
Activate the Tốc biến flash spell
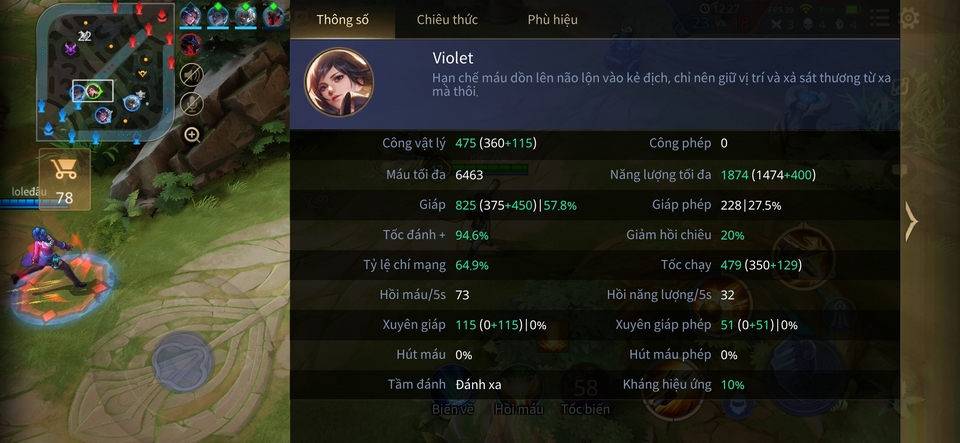pyautogui.click(x=585, y=408)
